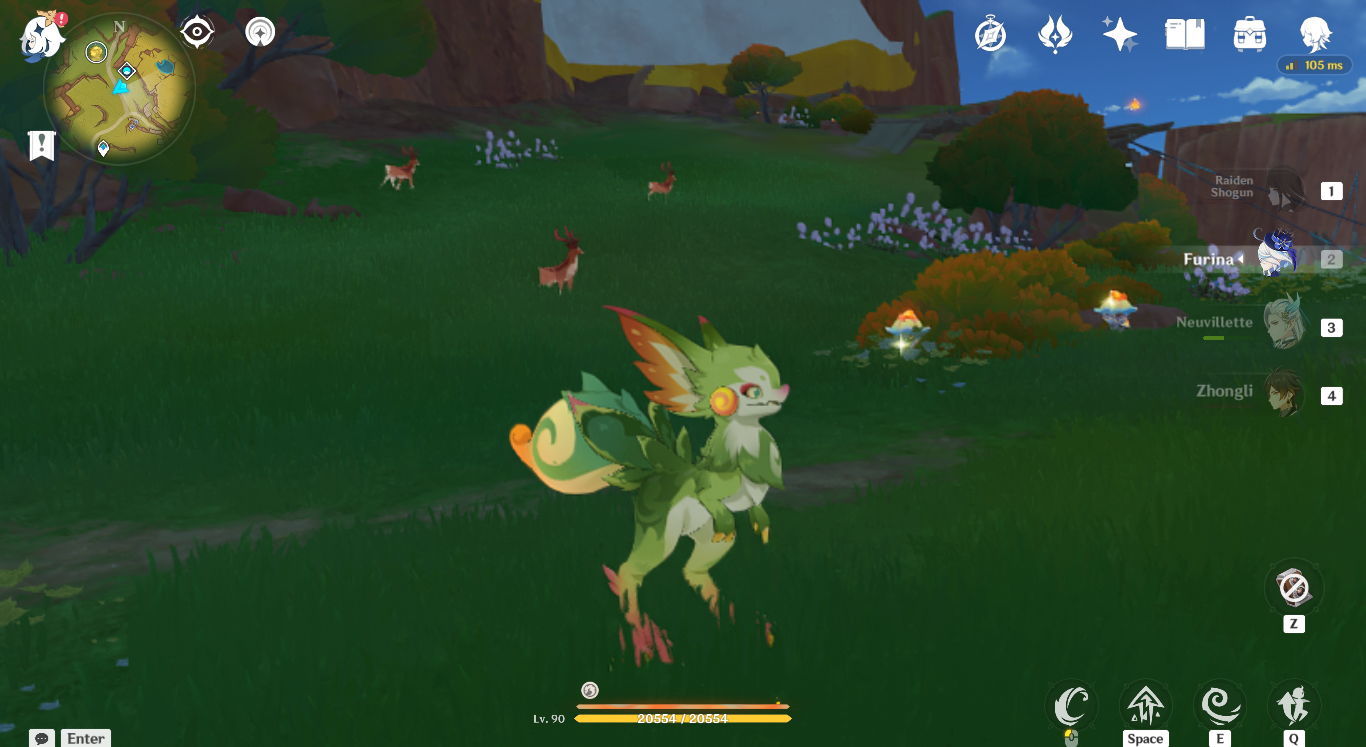Trigger the elemental burst figure icon
Viewport: 1366px width, 747px height.
tap(1293, 707)
